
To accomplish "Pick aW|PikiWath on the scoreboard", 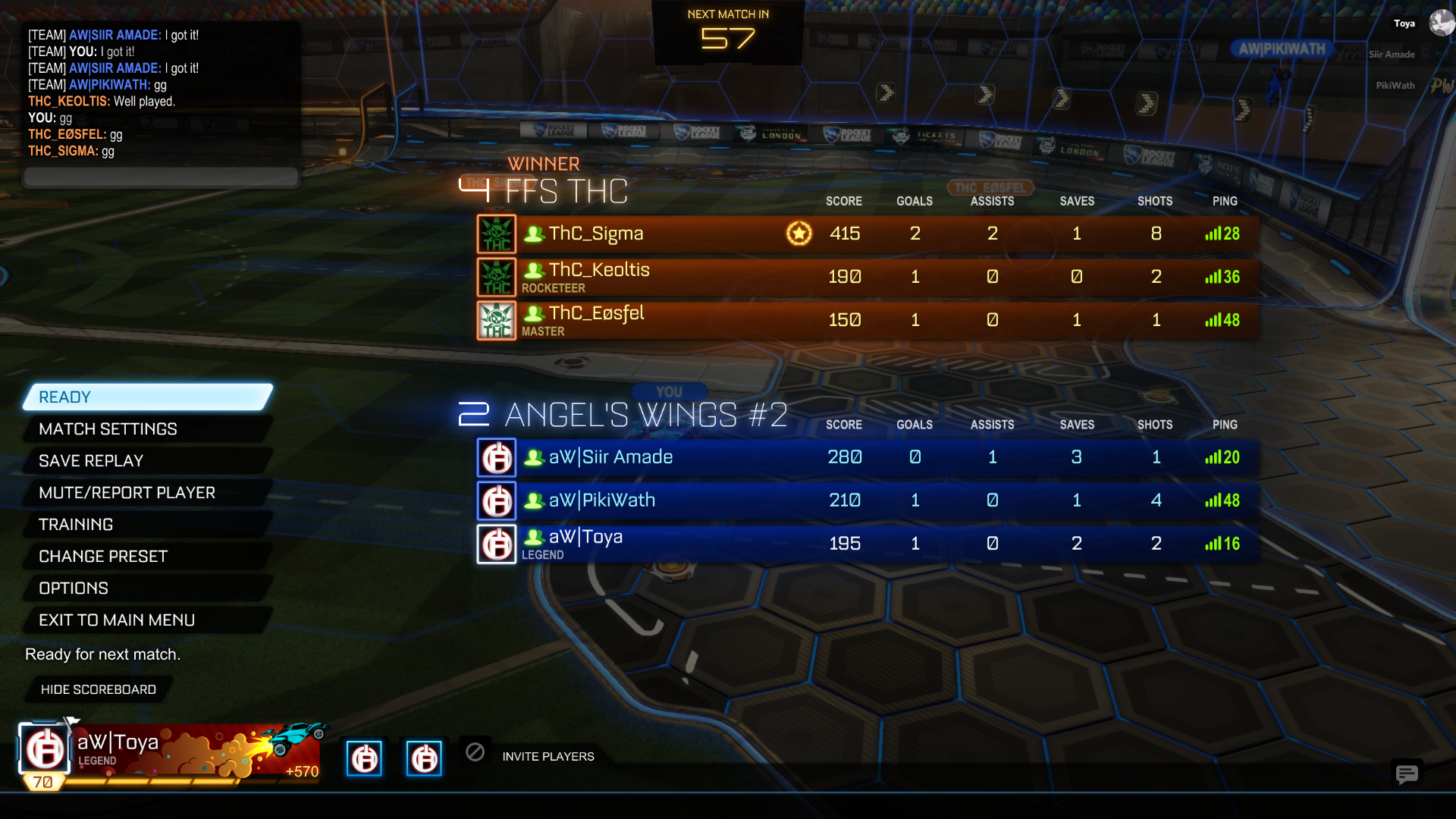I will point(868,500).
